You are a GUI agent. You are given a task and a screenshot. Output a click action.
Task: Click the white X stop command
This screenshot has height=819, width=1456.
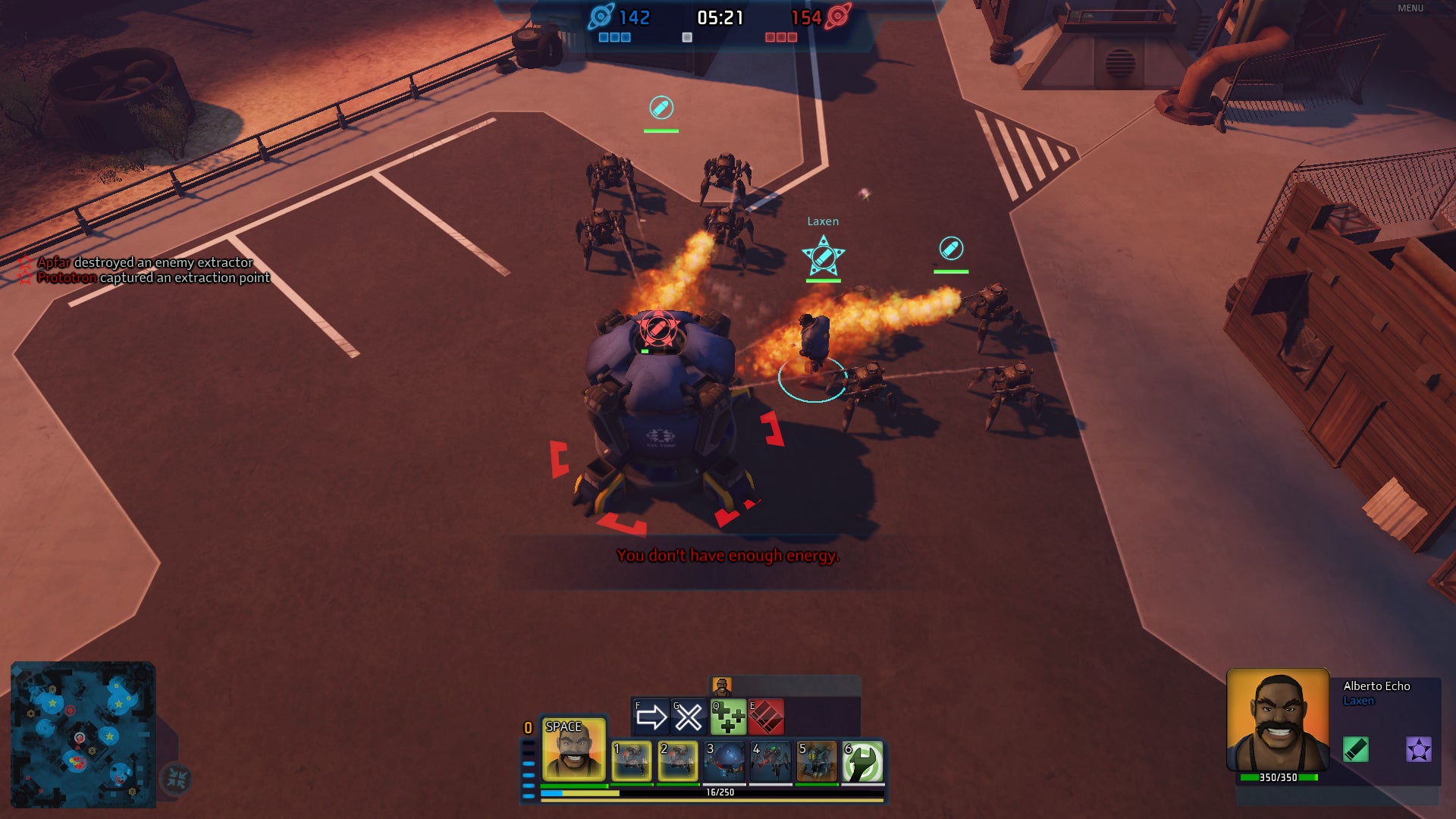tap(689, 717)
